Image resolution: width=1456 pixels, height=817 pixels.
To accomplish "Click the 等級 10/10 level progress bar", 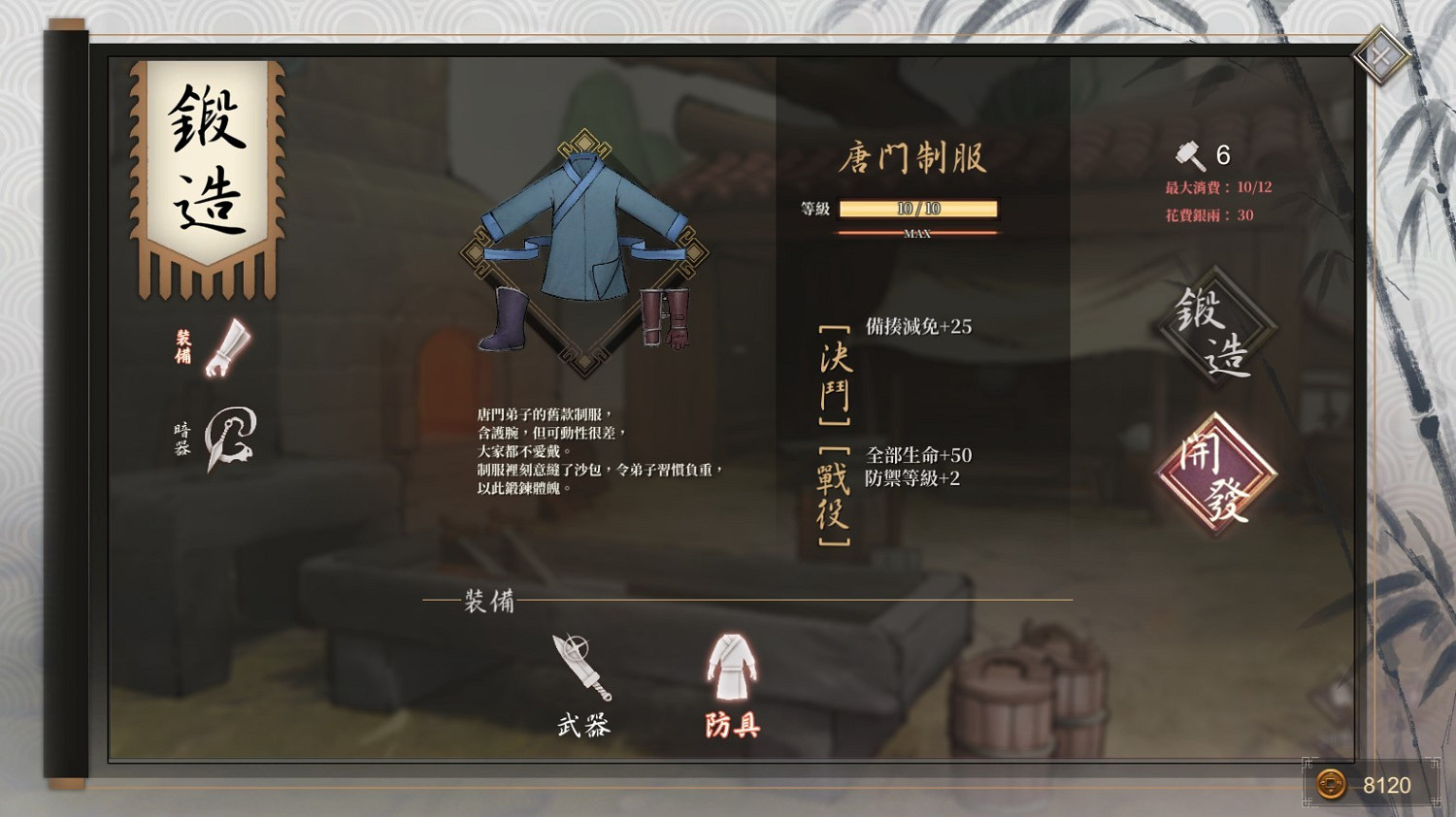I will [918, 208].
